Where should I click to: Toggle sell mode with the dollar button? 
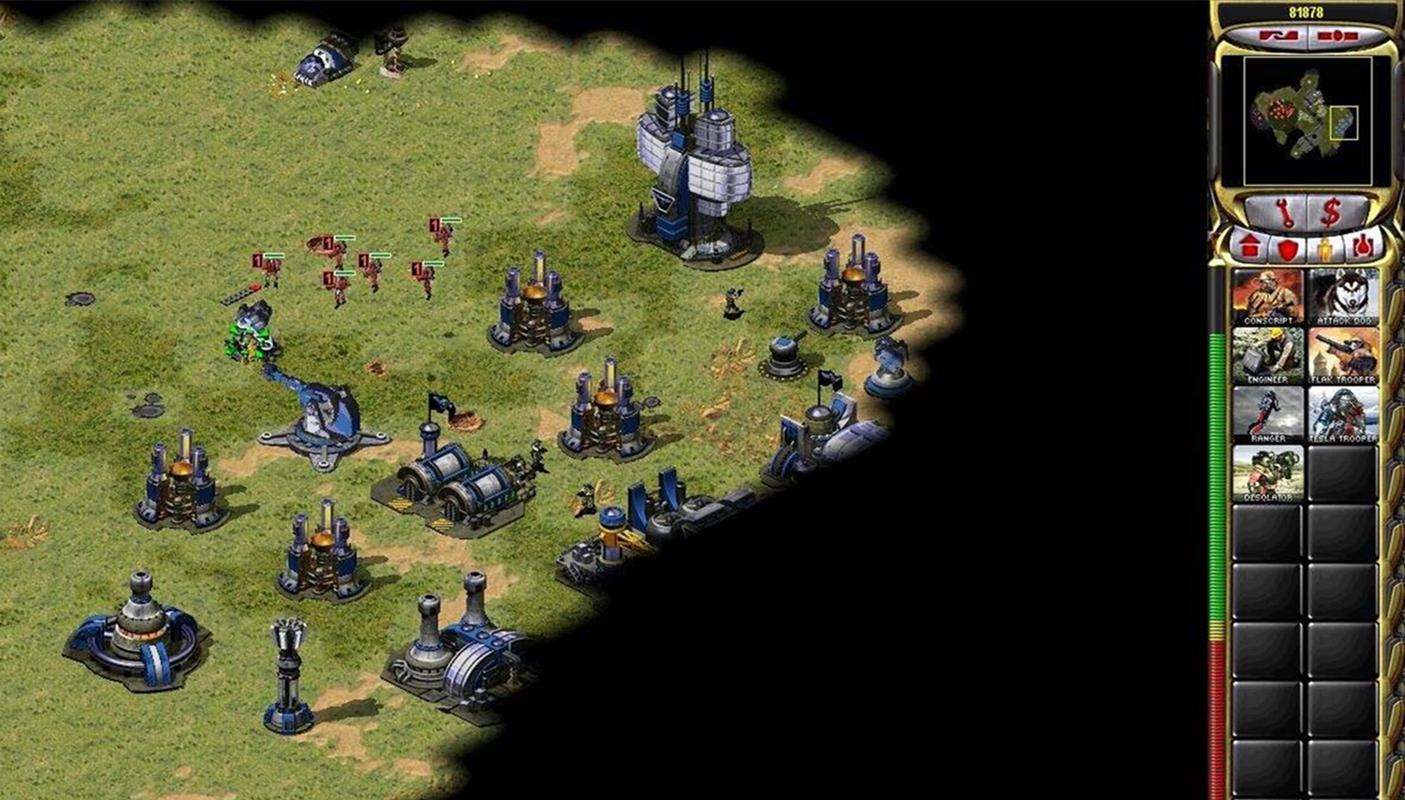(1330, 212)
